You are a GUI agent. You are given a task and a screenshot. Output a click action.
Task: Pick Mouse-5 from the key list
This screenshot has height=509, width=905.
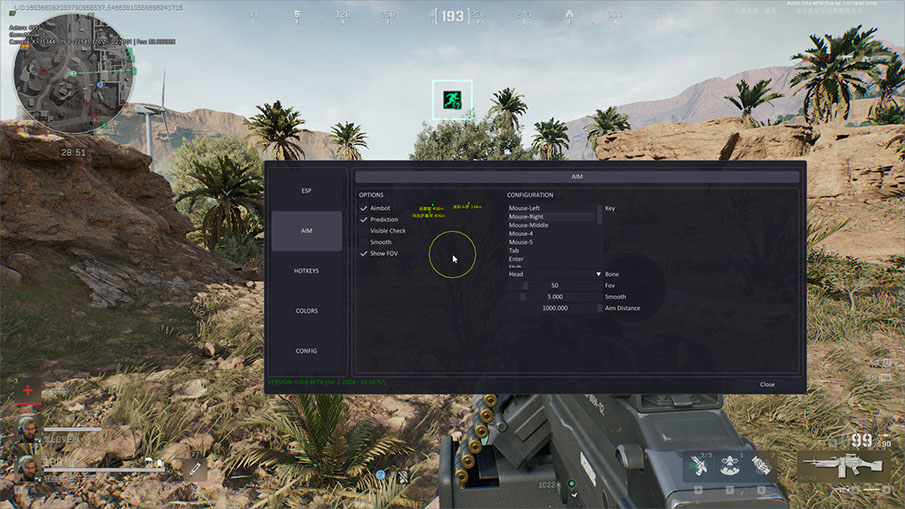pyautogui.click(x=521, y=242)
